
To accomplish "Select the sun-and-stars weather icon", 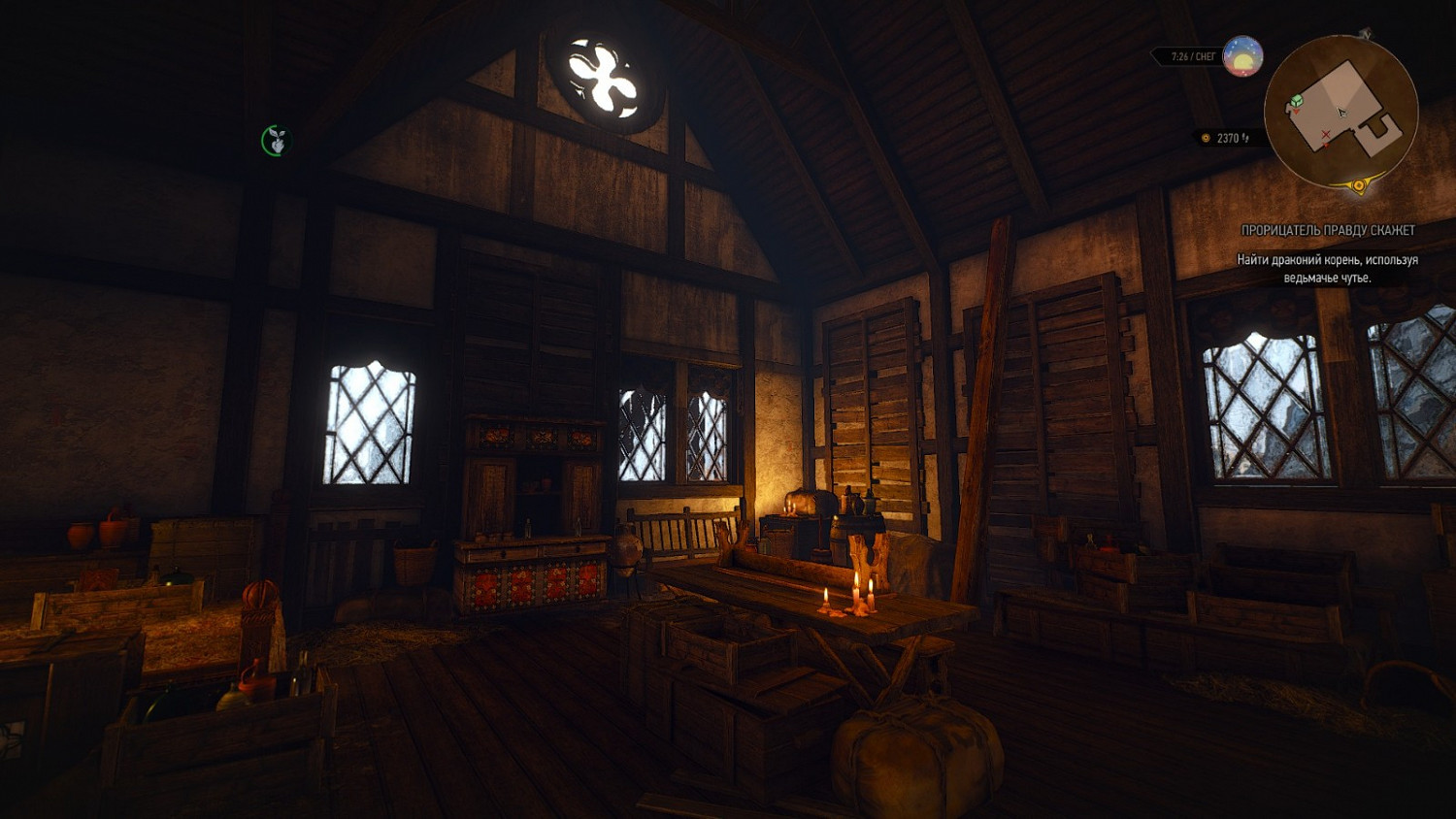I will pyautogui.click(x=1241, y=56).
